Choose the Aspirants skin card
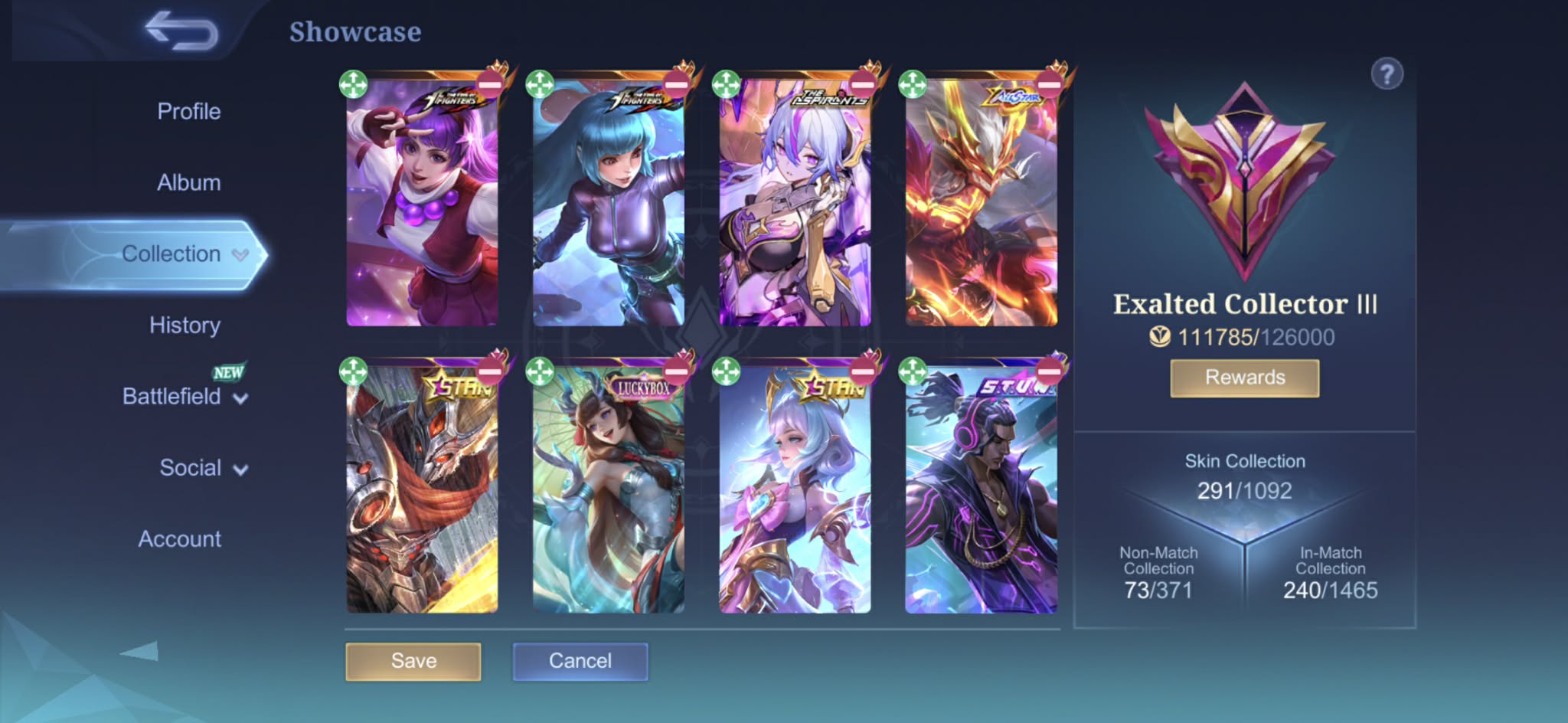Viewport: 1568px width, 723px height. [x=795, y=207]
